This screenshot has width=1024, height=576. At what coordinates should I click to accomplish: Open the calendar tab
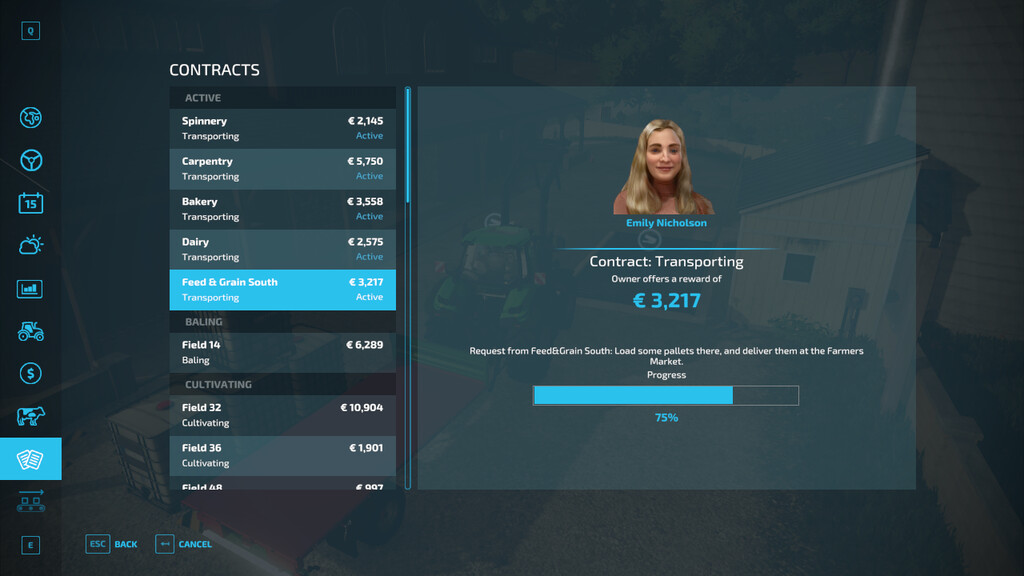[31, 203]
